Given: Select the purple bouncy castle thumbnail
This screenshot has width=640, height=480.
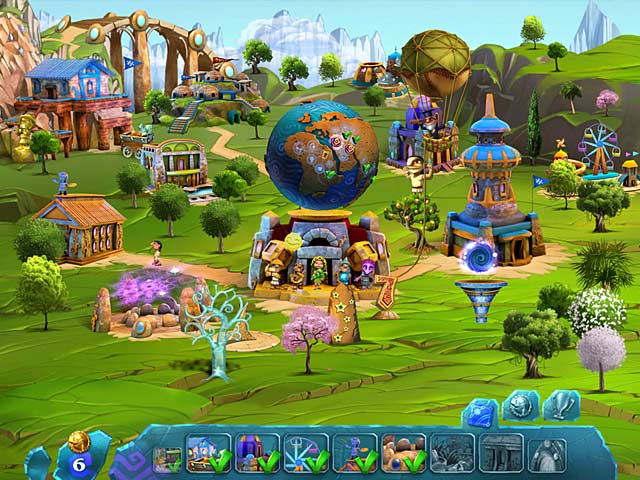Looking at the screenshot, I should click(x=256, y=452).
